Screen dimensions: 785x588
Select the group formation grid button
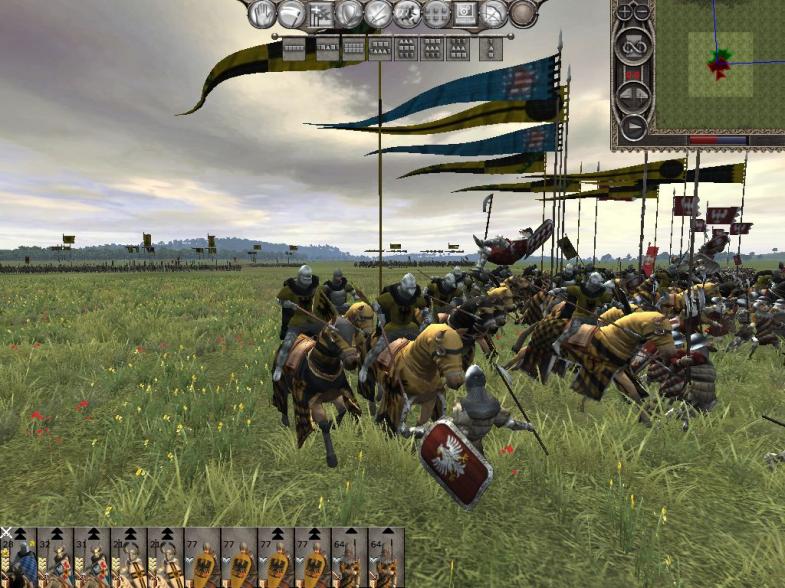[x=436, y=13]
